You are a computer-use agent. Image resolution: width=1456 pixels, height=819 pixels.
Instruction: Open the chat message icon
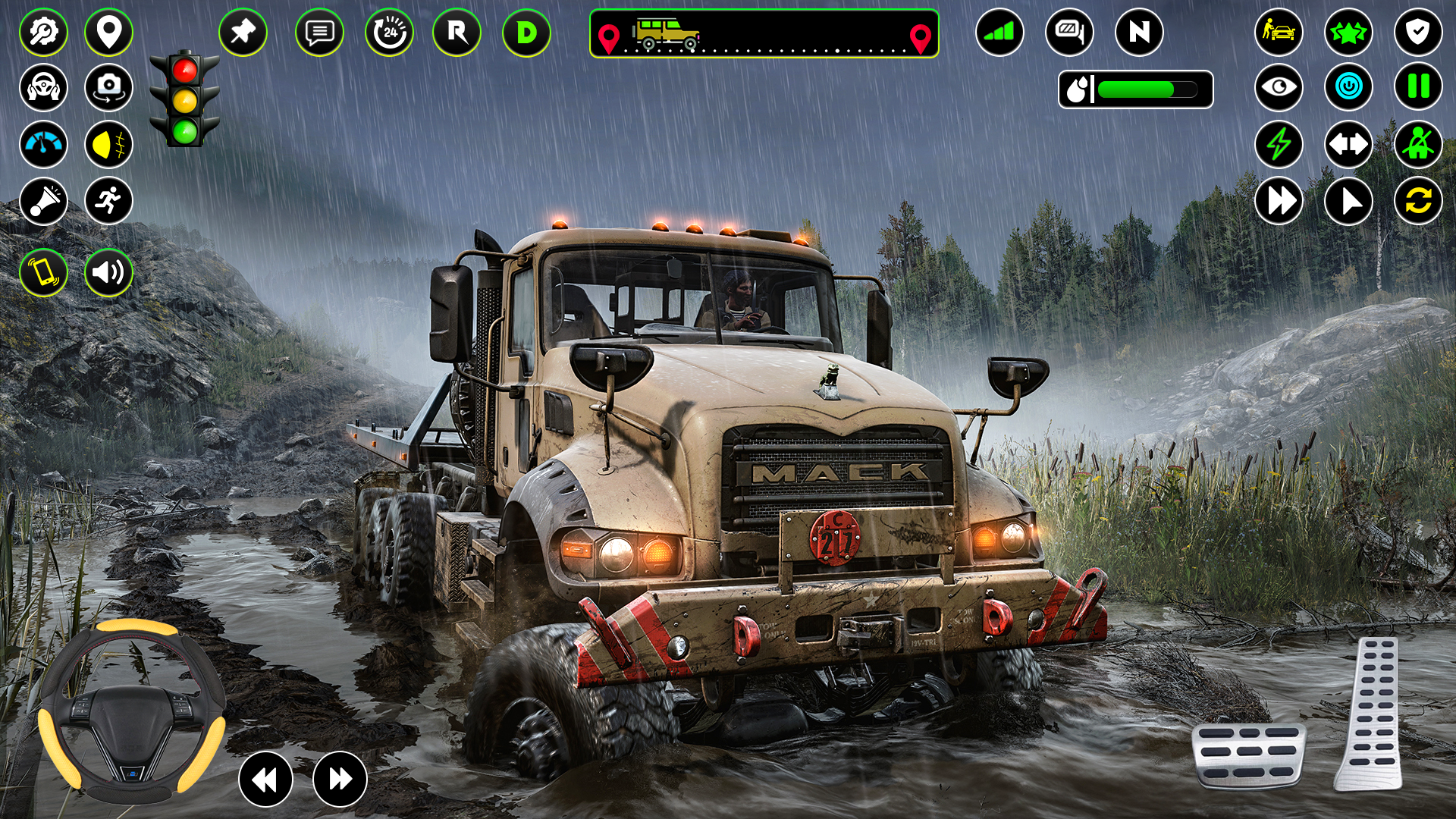[x=319, y=33]
